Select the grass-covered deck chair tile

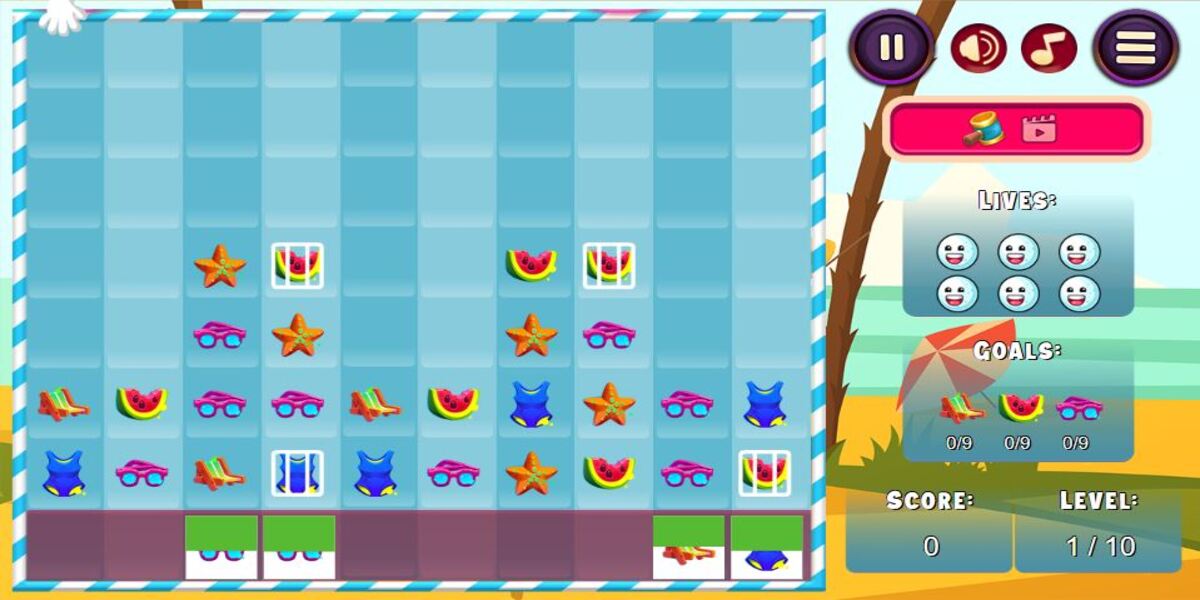point(688,546)
